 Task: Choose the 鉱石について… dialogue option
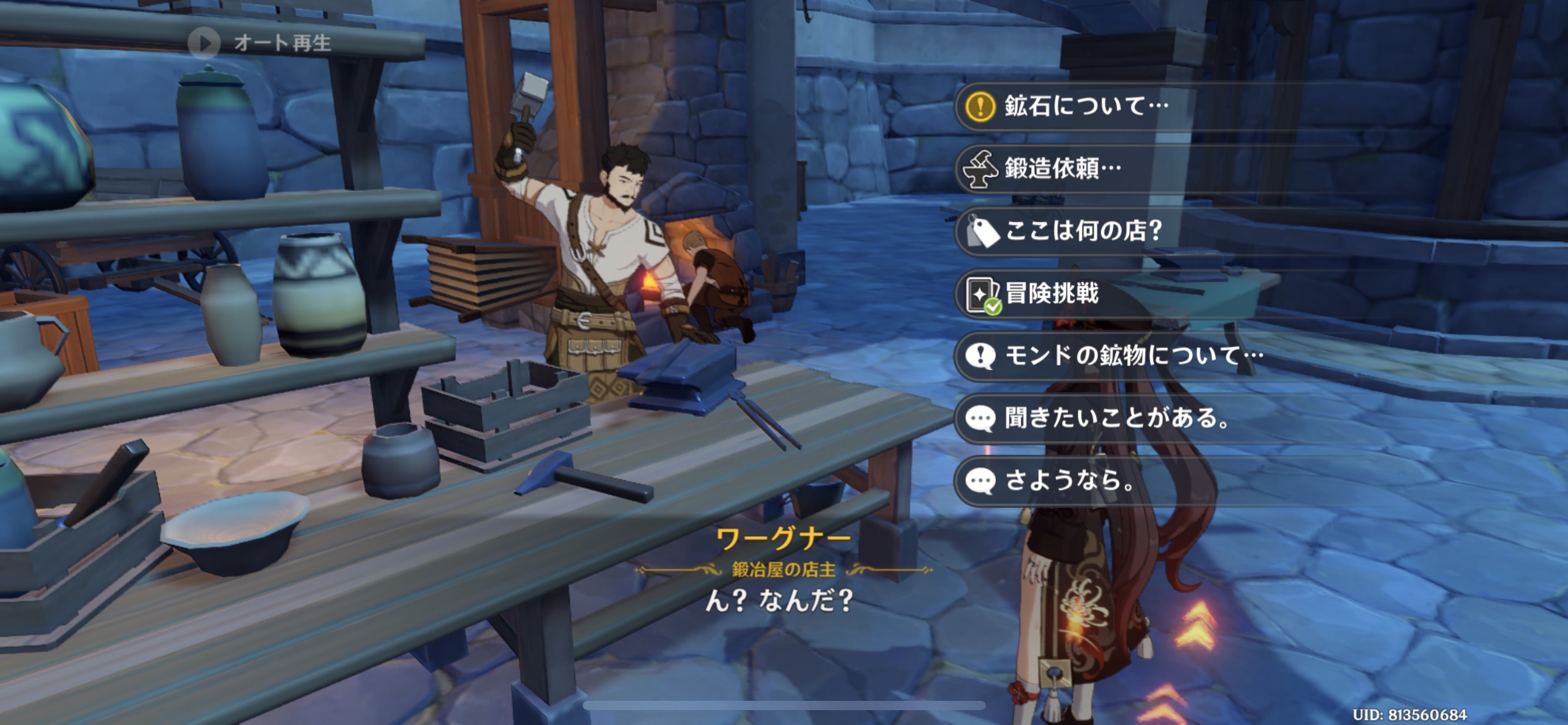click(1085, 106)
